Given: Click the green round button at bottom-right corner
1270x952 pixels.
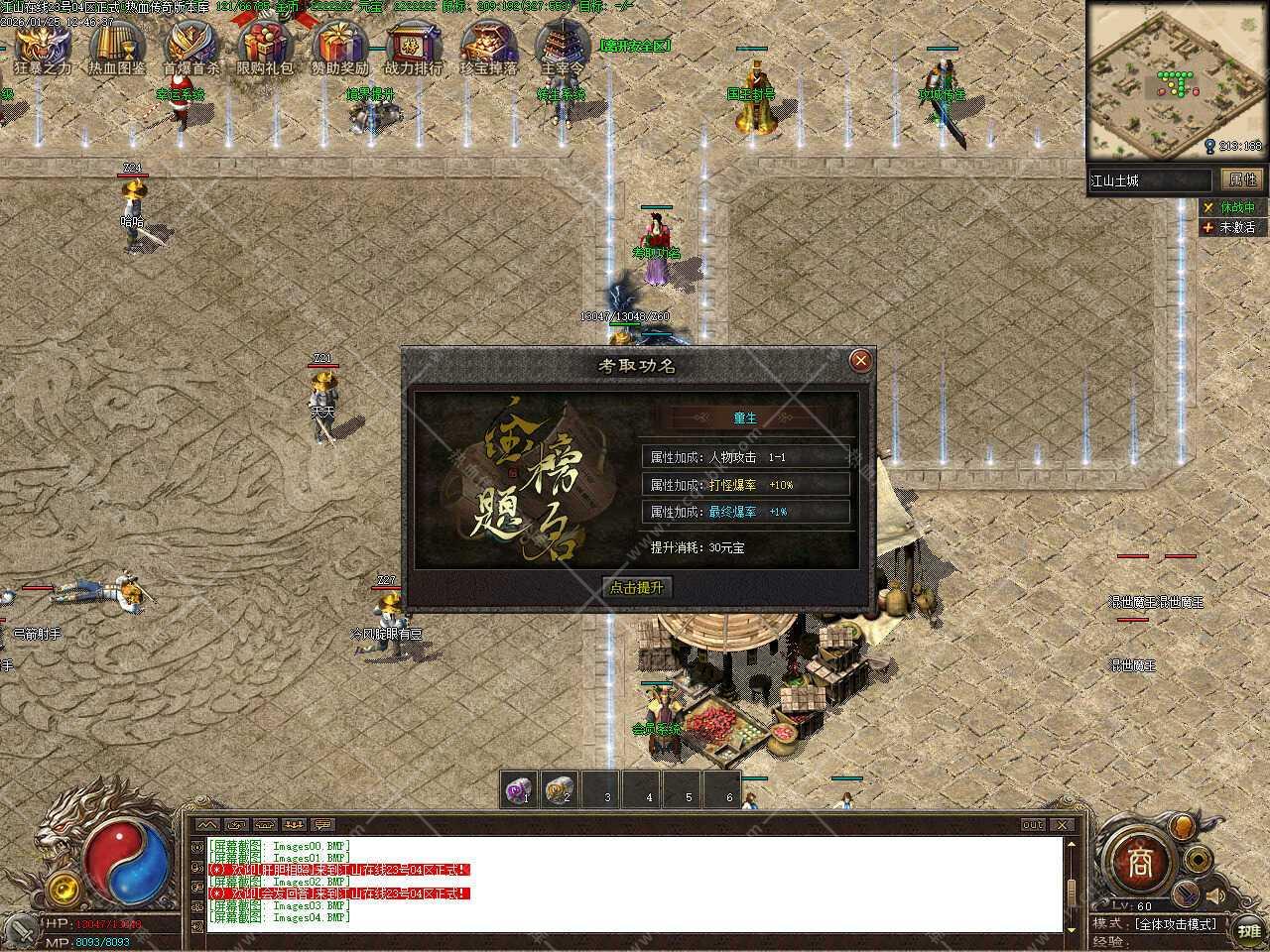Looking at the screenshot, I should [x=1247, y=930].
